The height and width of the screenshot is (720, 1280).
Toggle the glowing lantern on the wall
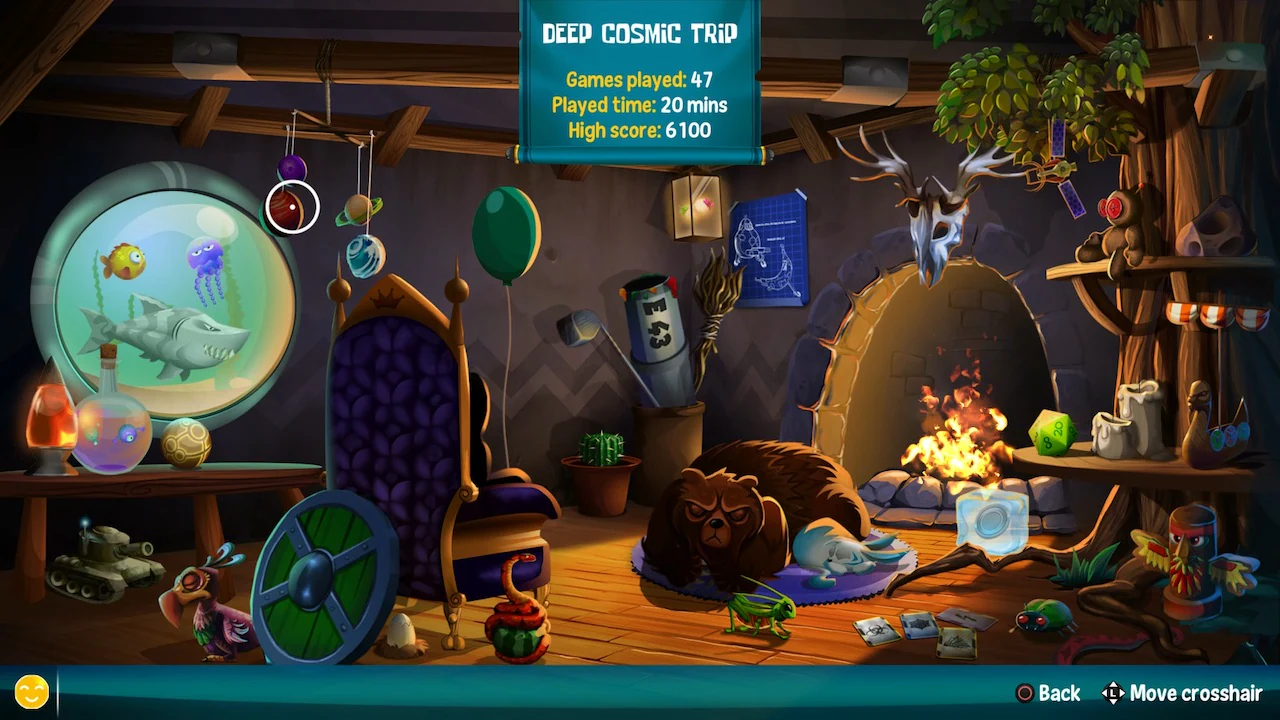click(696, 208)
